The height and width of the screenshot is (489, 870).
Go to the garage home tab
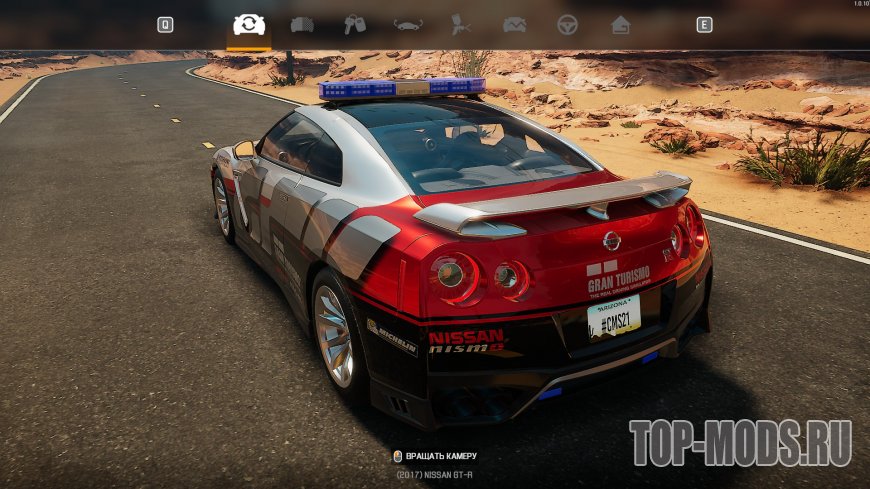tap(620, 25)
